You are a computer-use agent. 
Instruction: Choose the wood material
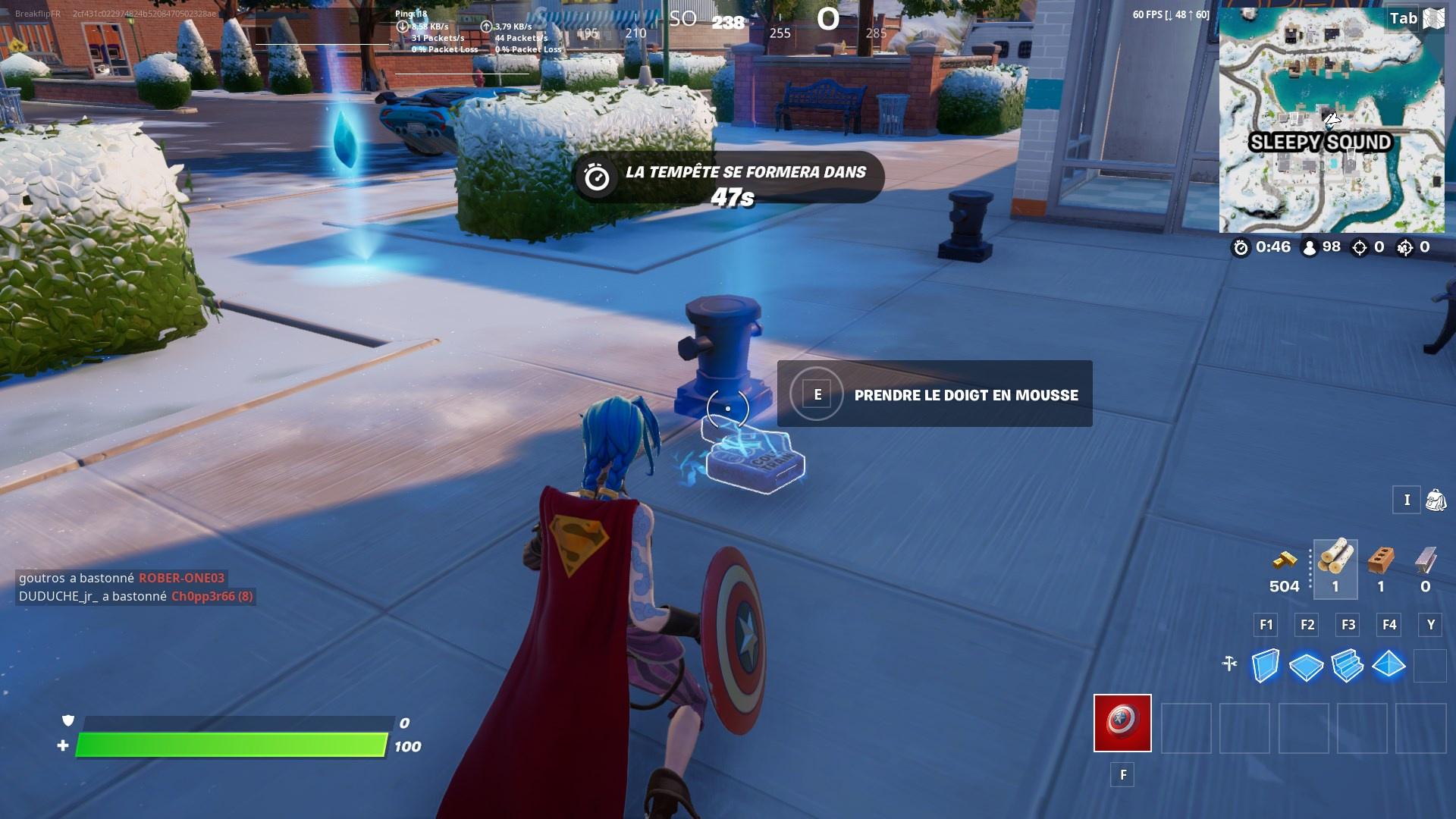(1335, 560)
